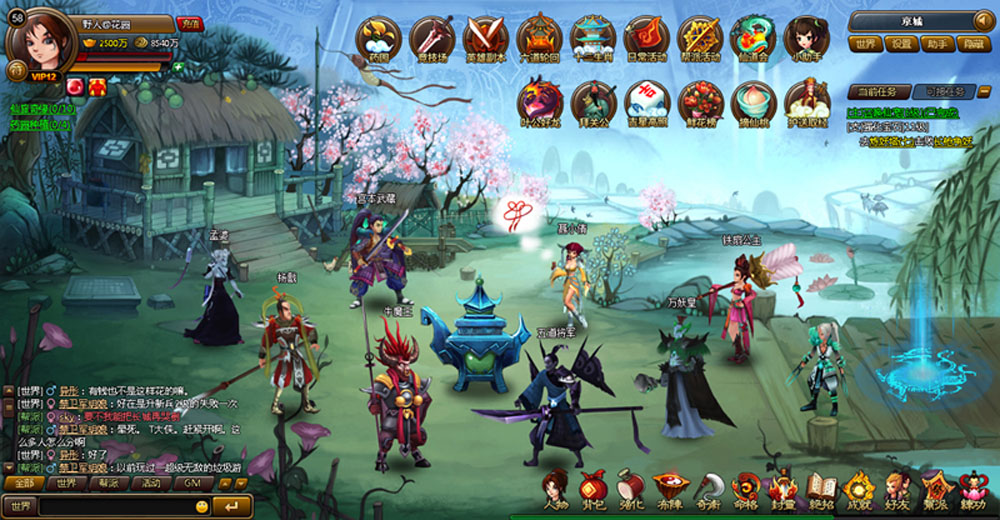This screenshot has height=520, width=1000.
Task: Switch to the 可接任务 available quests tab
Action: pyautogui.click(x=943, y=91)
